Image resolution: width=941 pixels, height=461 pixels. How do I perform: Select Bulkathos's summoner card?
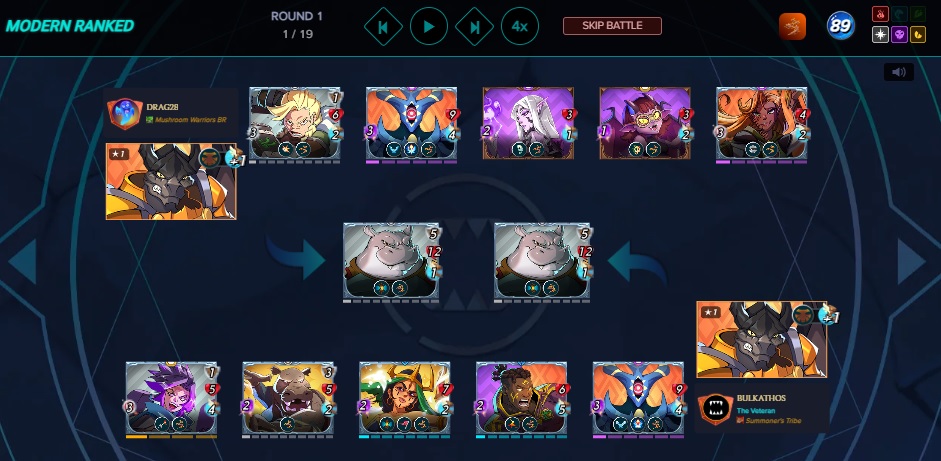[762, 339]
